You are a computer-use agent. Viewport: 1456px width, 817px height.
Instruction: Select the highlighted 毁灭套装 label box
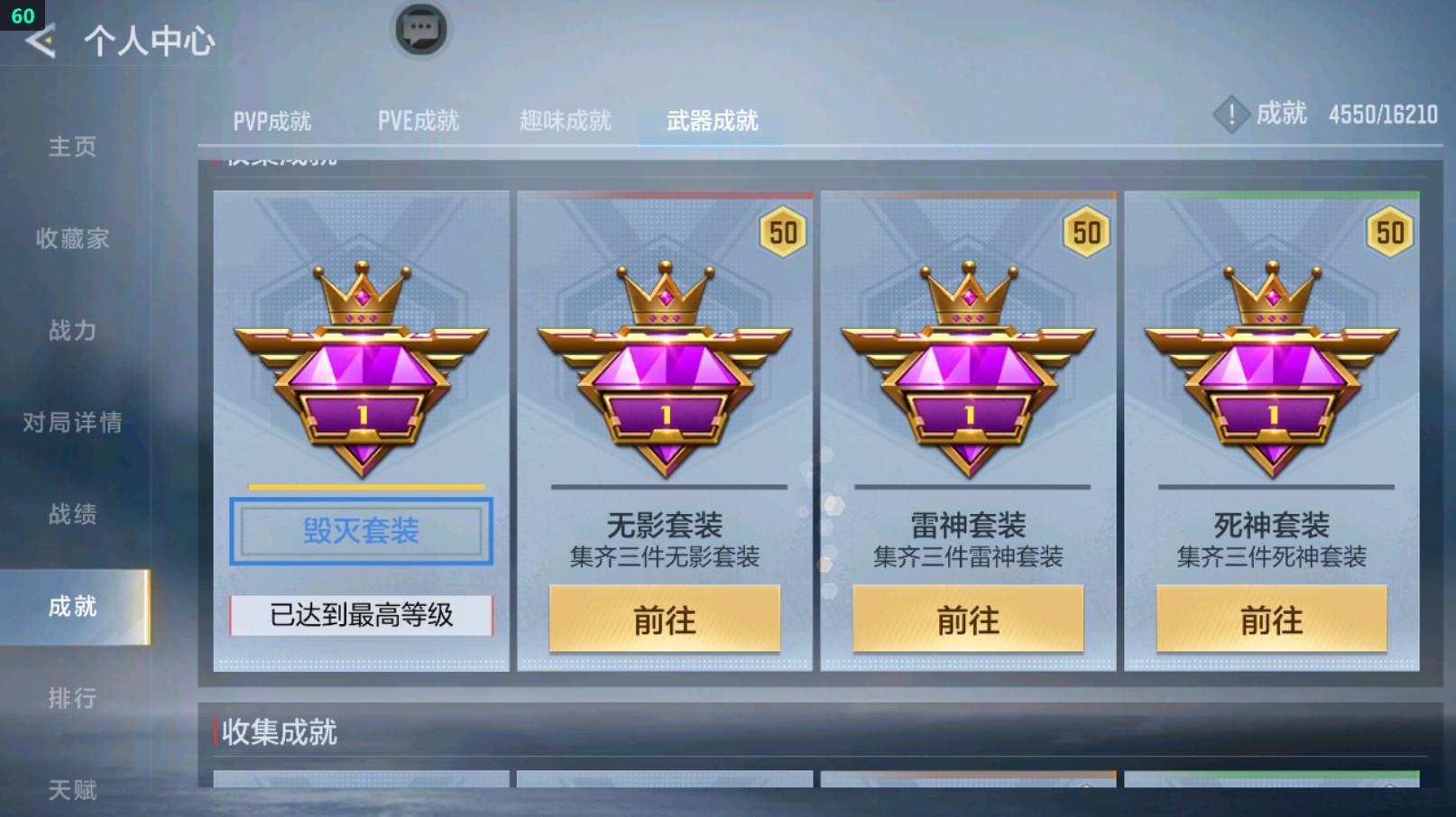click(360, 531)
